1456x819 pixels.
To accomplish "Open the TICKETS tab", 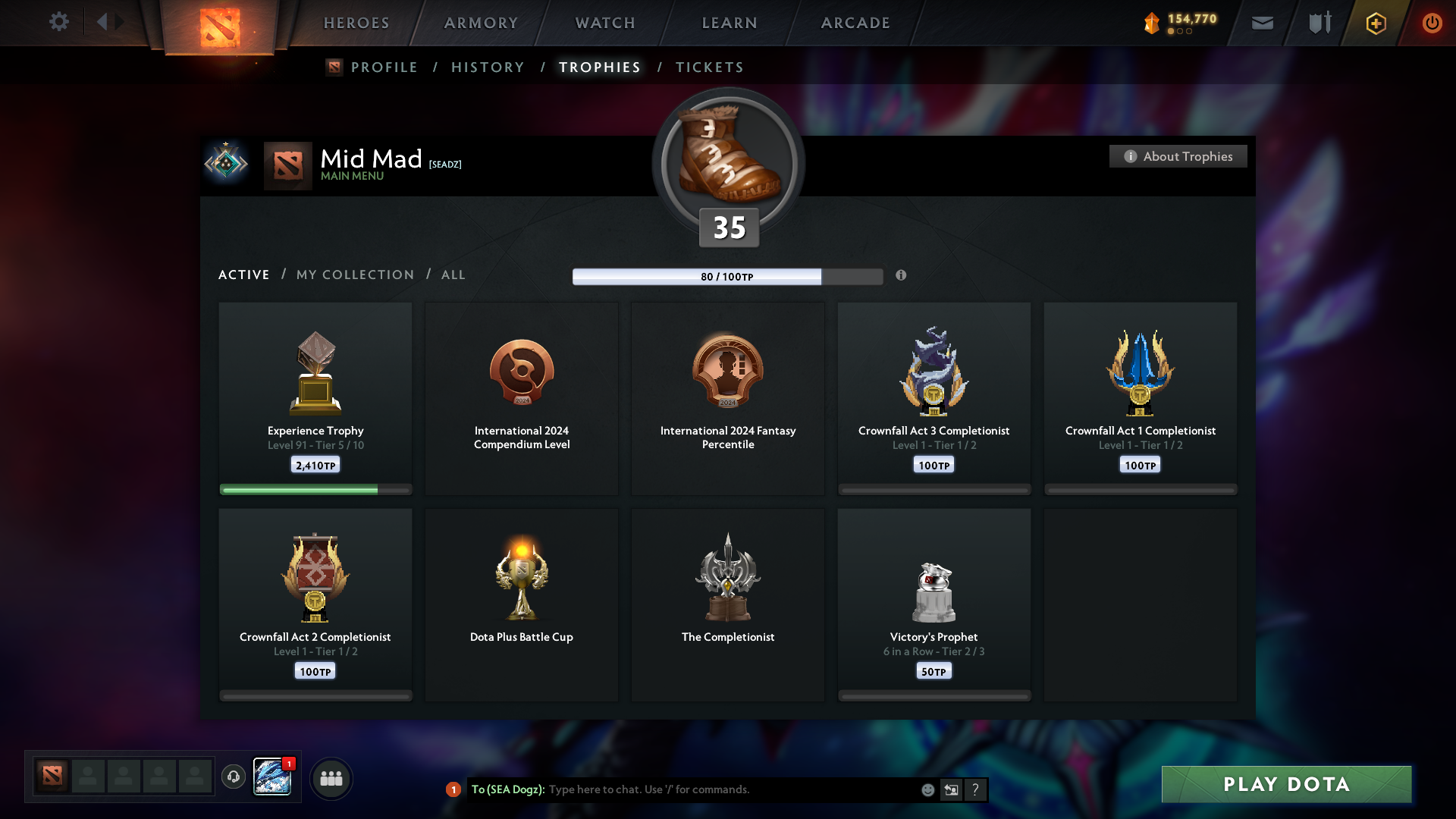I will pos(708,67).
